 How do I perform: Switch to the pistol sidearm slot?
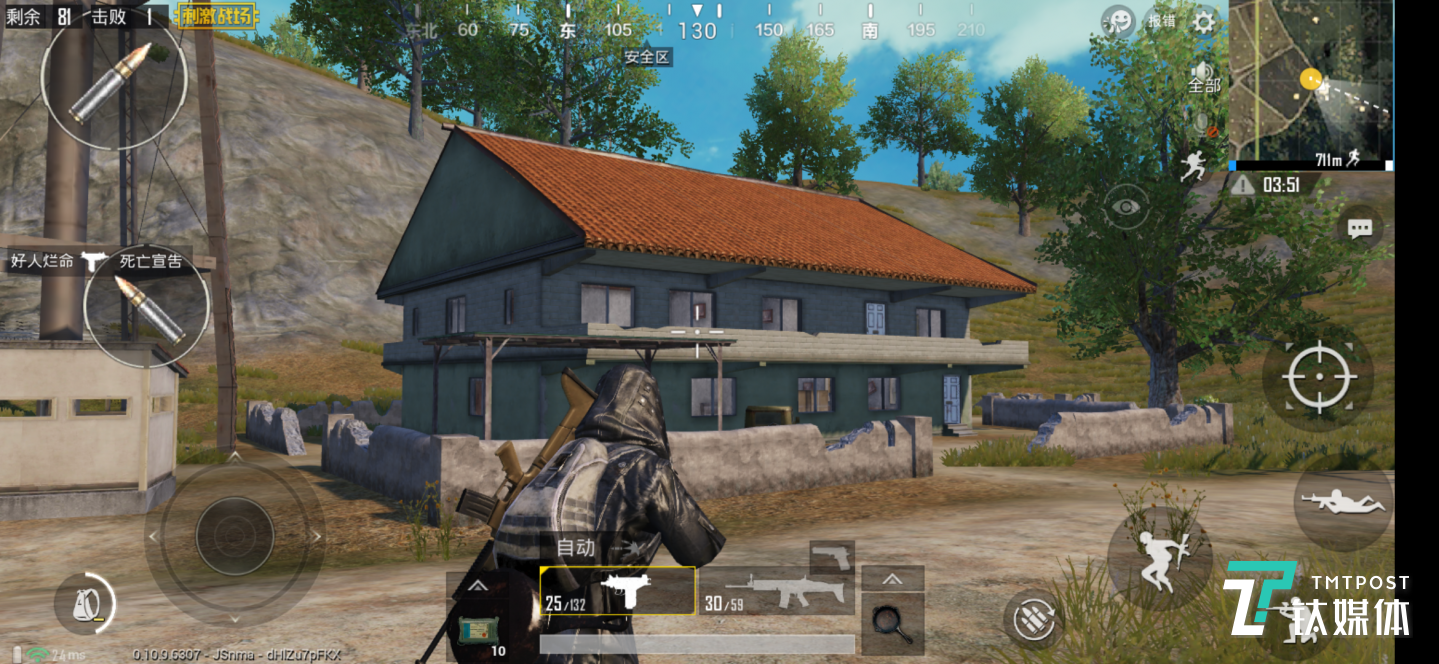(832, 556)
